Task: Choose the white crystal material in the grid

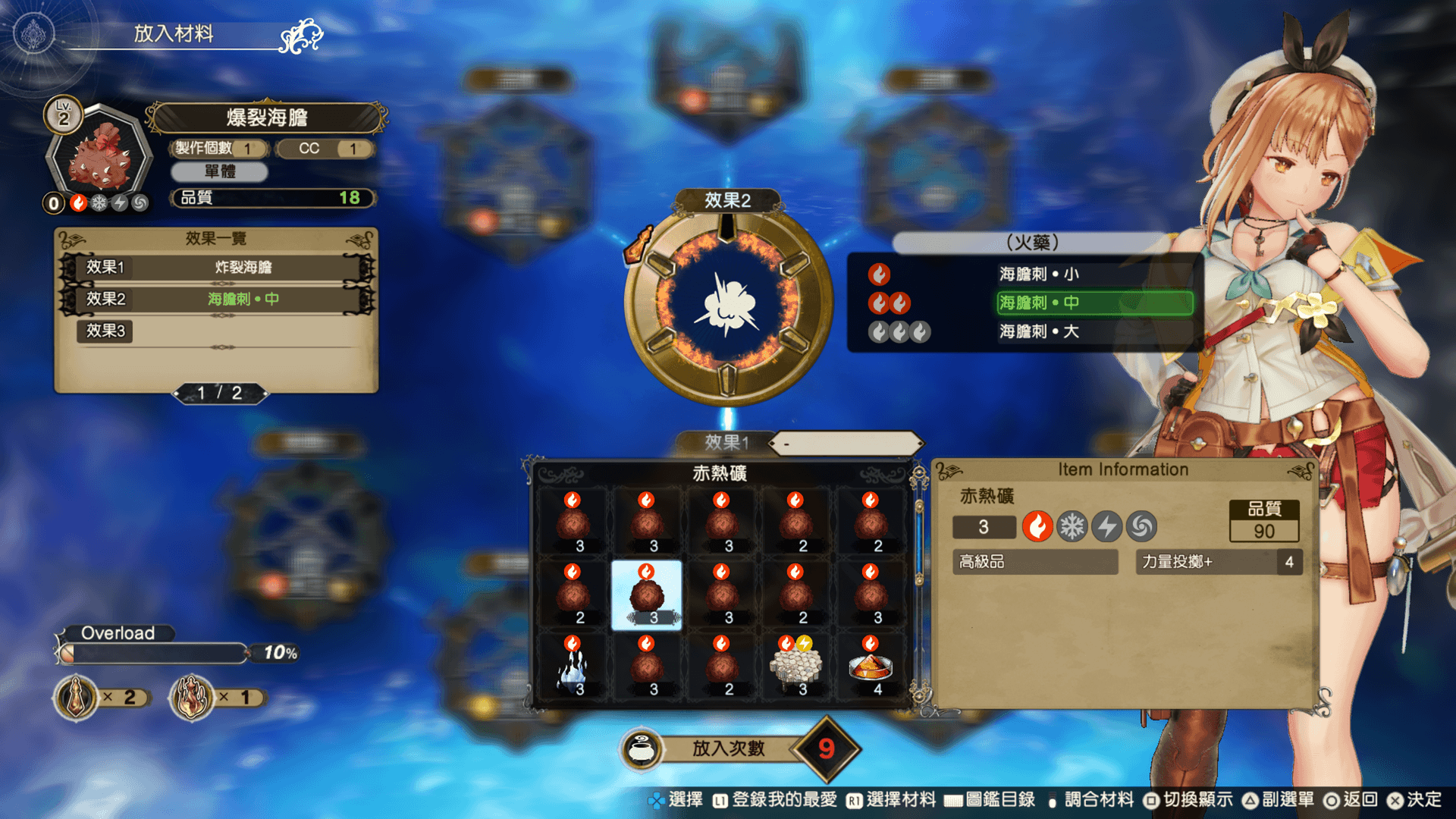Action: (x=573, y=667)
